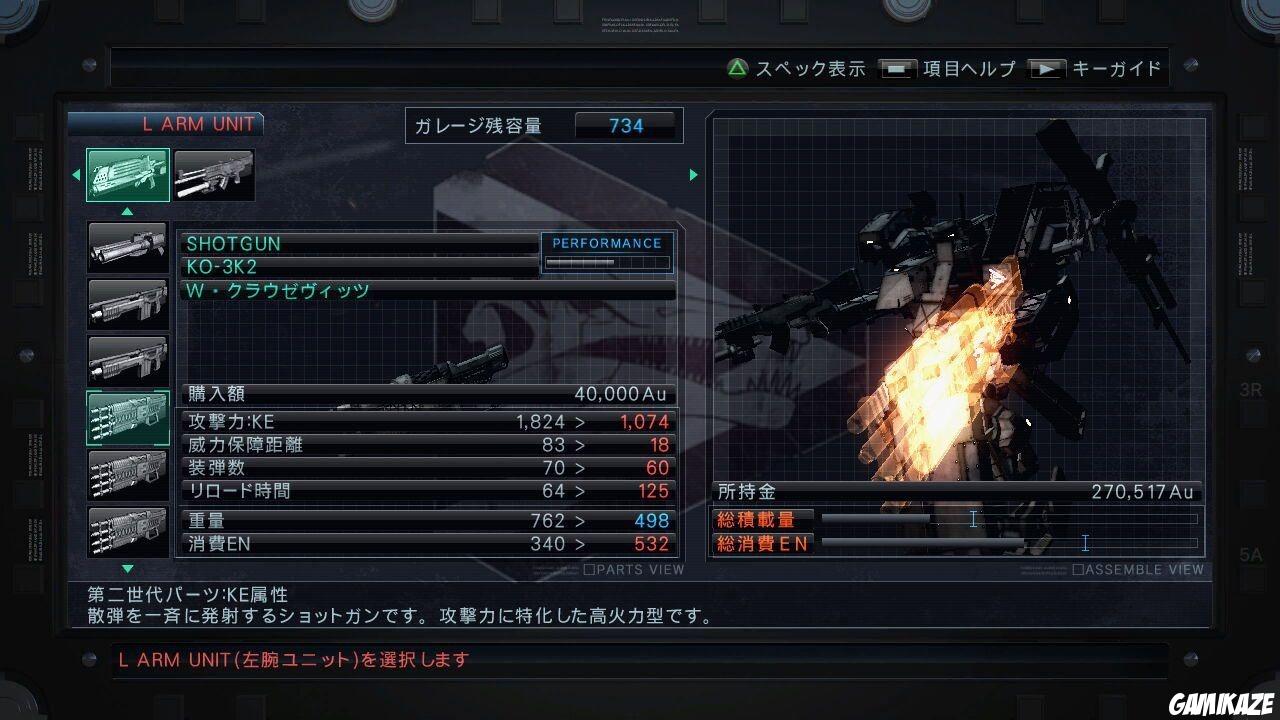
Task: Click the green up arrow above weapon list
Action: coord(127,211)
